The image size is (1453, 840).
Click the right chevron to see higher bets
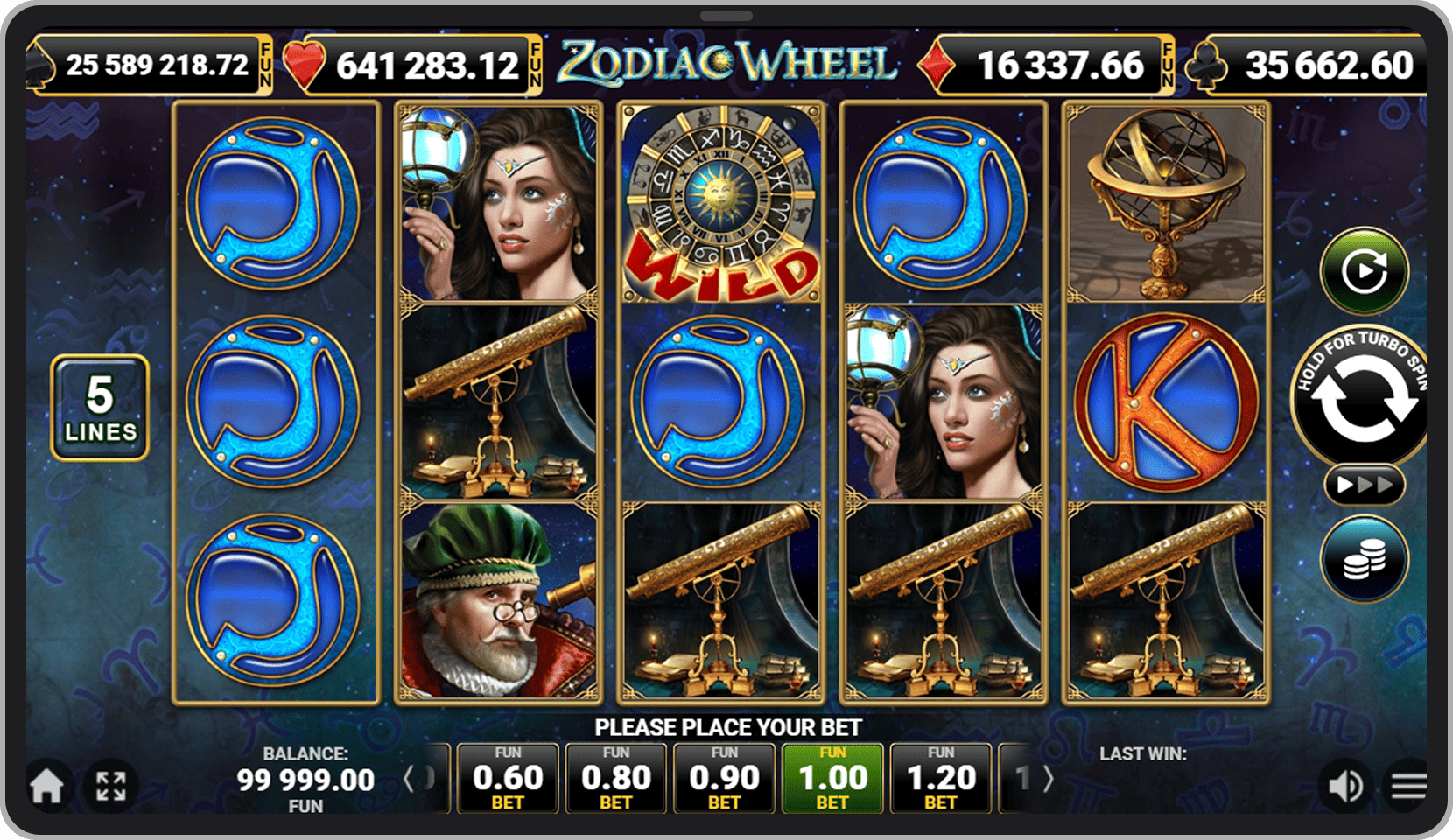point(1049,777)
